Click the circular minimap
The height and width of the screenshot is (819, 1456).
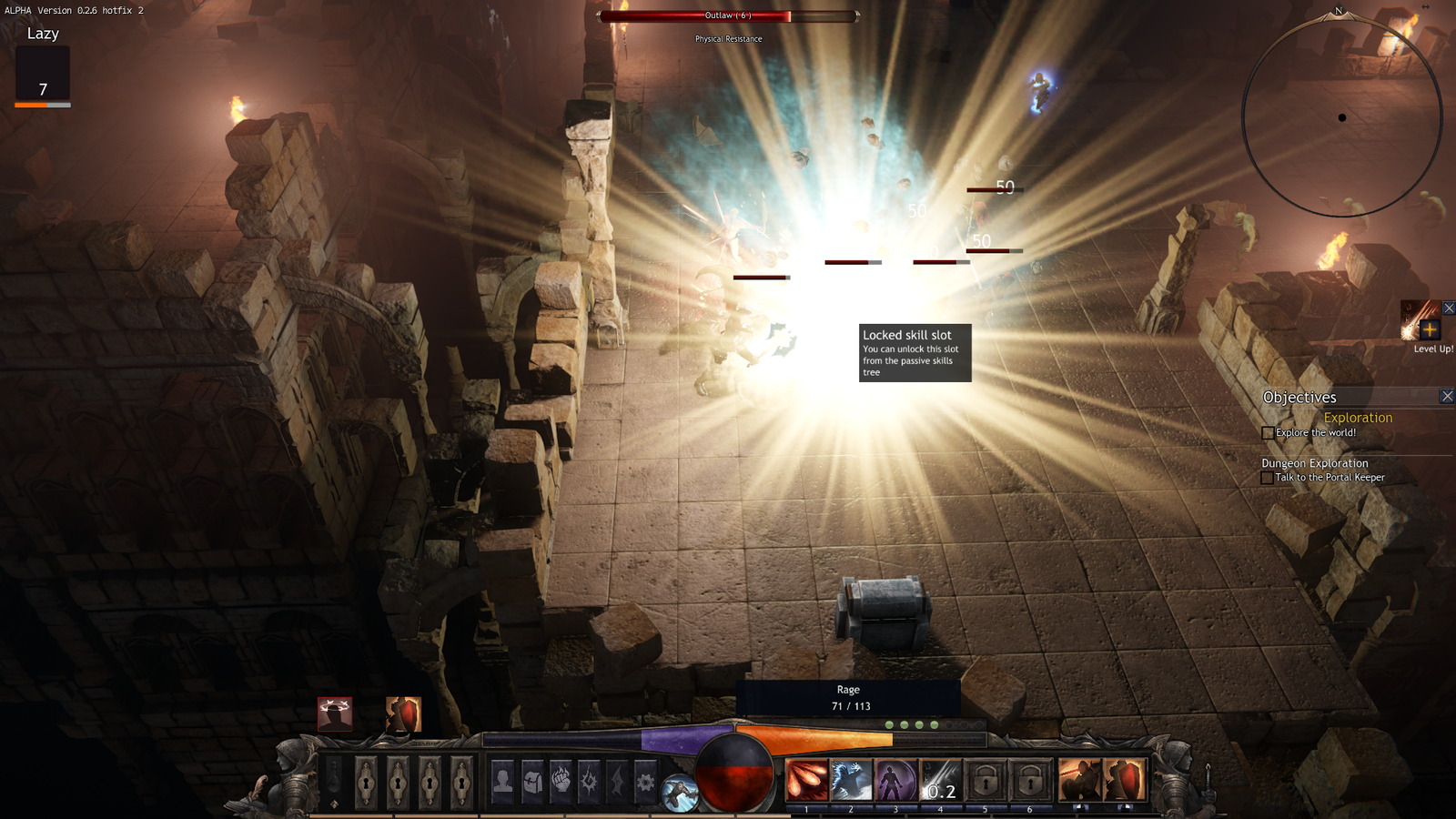click(1342, 116)
